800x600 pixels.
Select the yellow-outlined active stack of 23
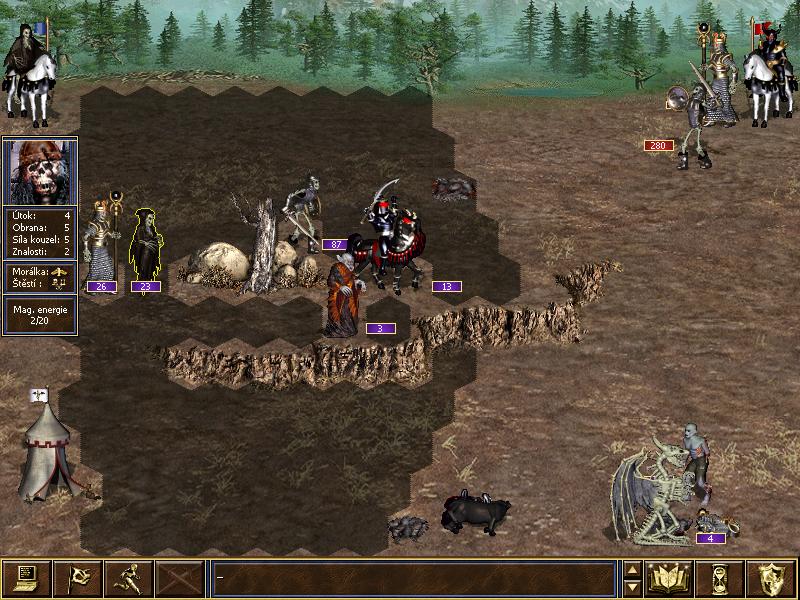146,247
